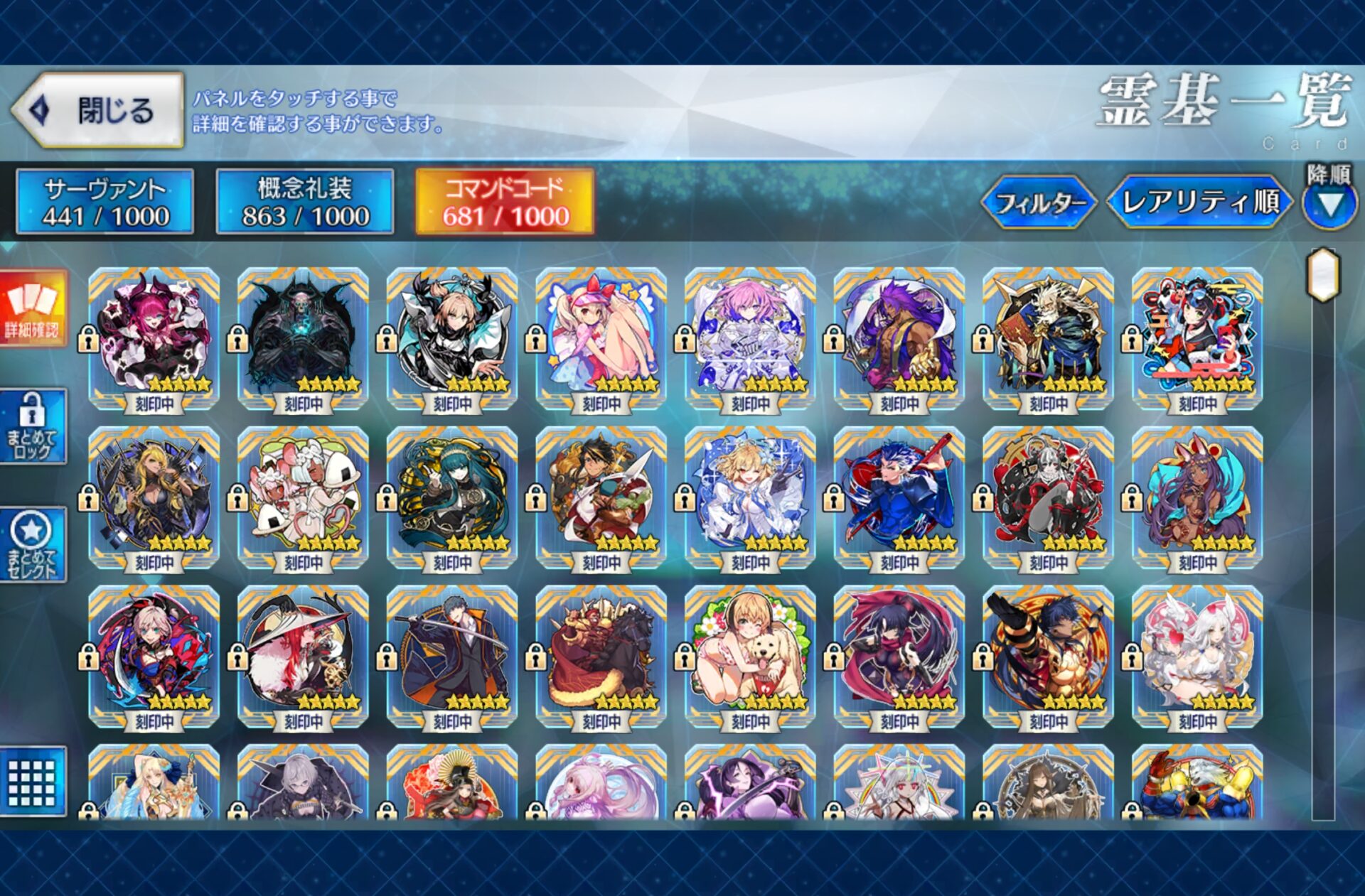
Task: Open the フィルター filter options
Action: [x=1039, y=203]
